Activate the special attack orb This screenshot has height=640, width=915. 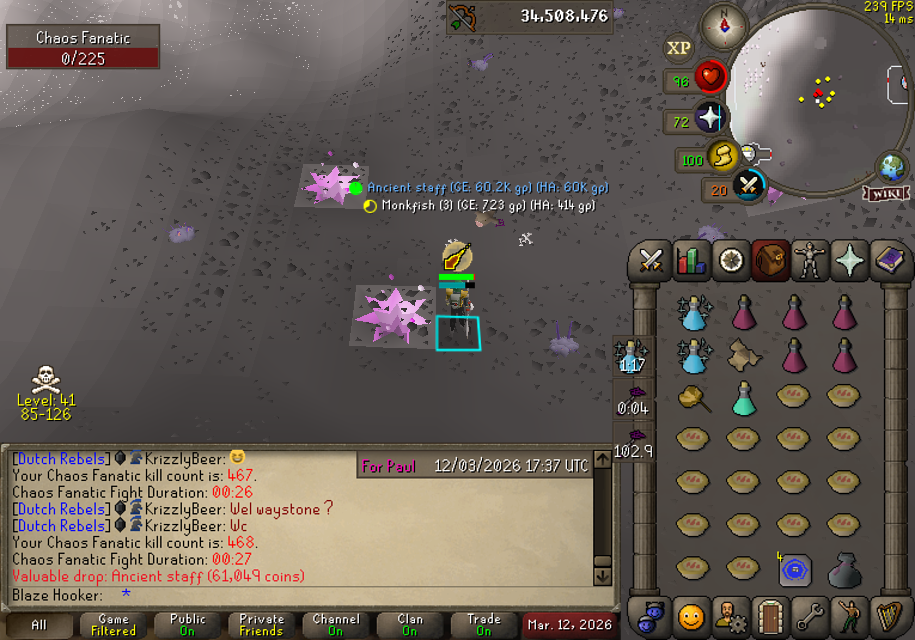(x=748, y=185)
